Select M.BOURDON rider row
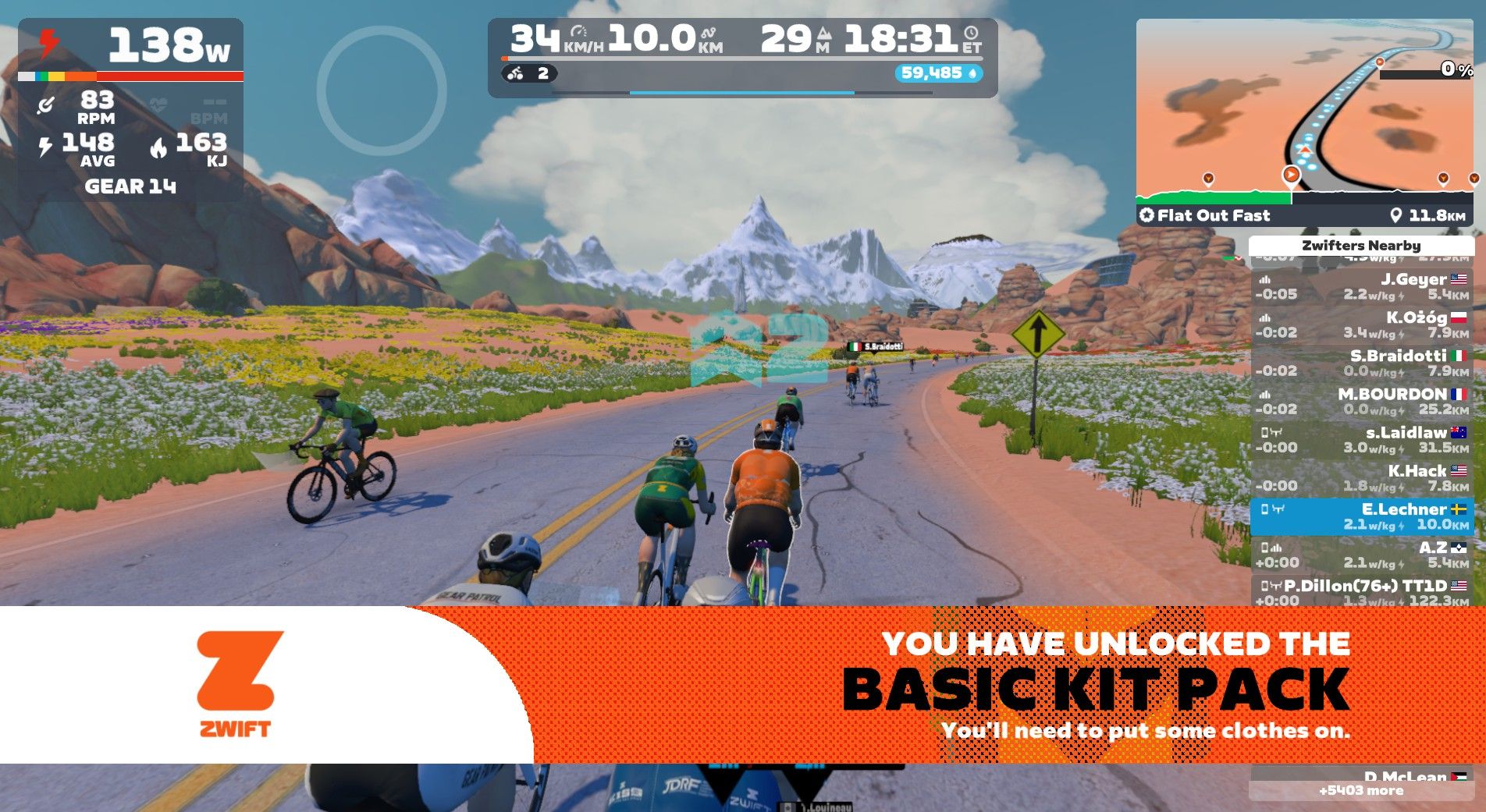 click(x=1361, y=402)
